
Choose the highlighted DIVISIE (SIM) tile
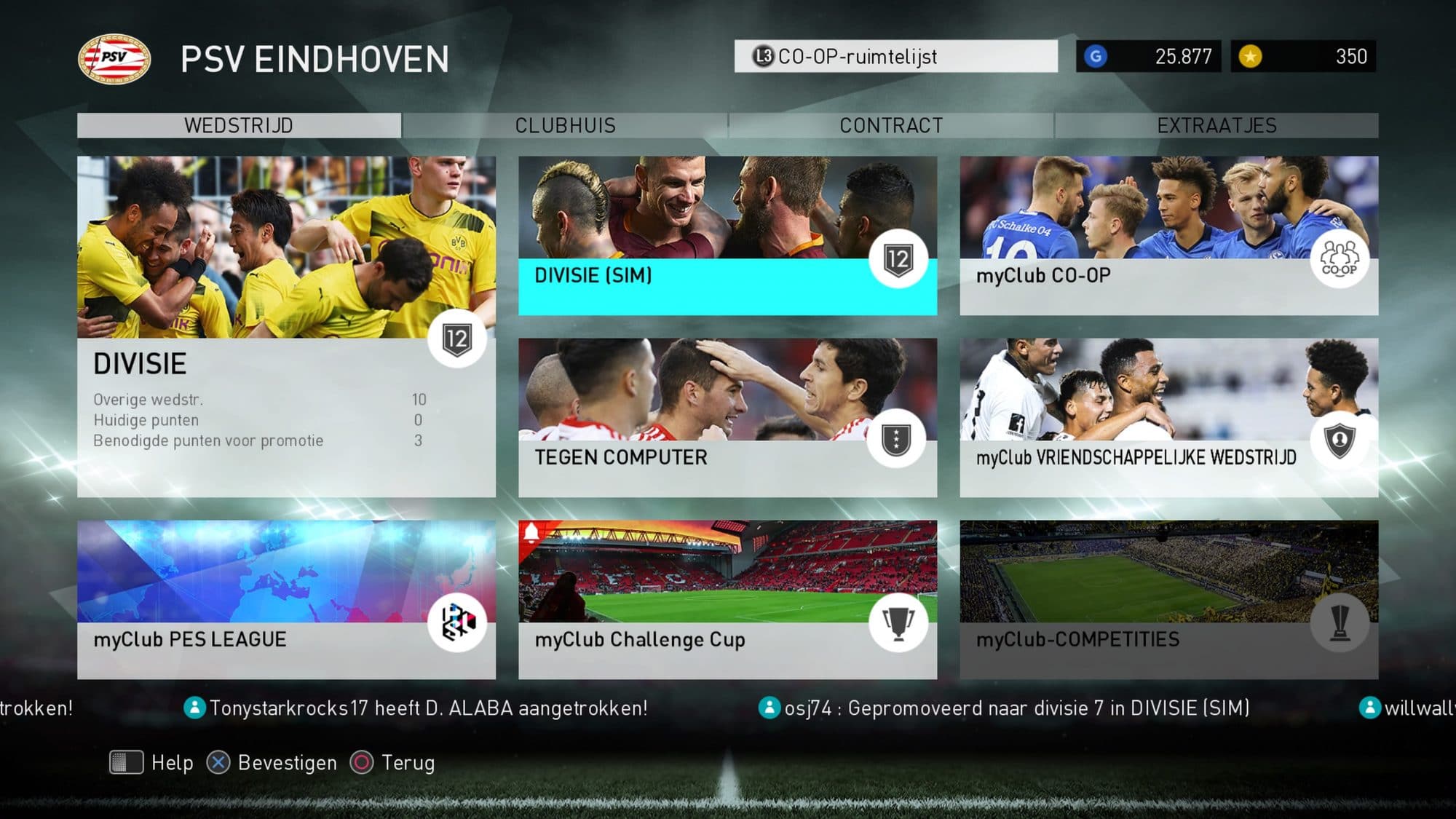click(x=727, y=236)
